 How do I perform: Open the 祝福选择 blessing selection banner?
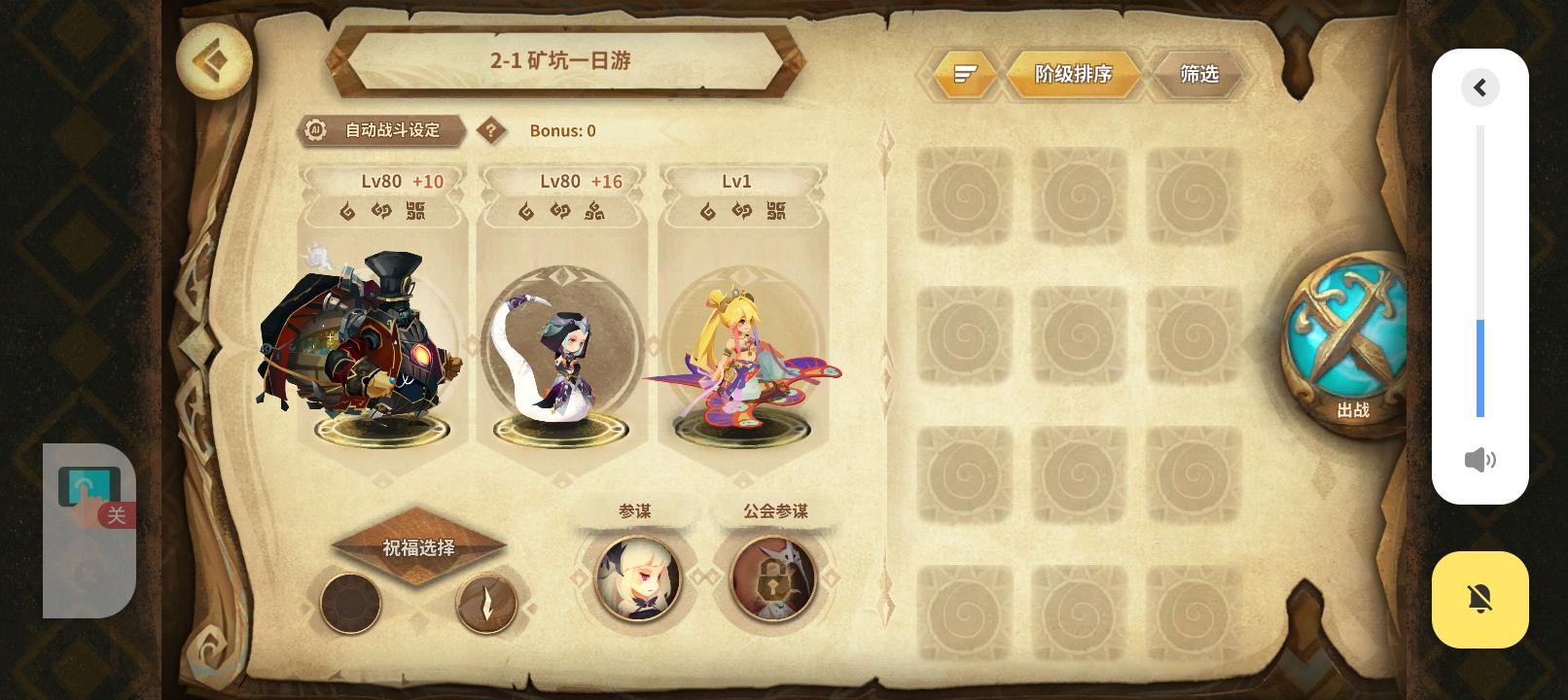(418, 547)
